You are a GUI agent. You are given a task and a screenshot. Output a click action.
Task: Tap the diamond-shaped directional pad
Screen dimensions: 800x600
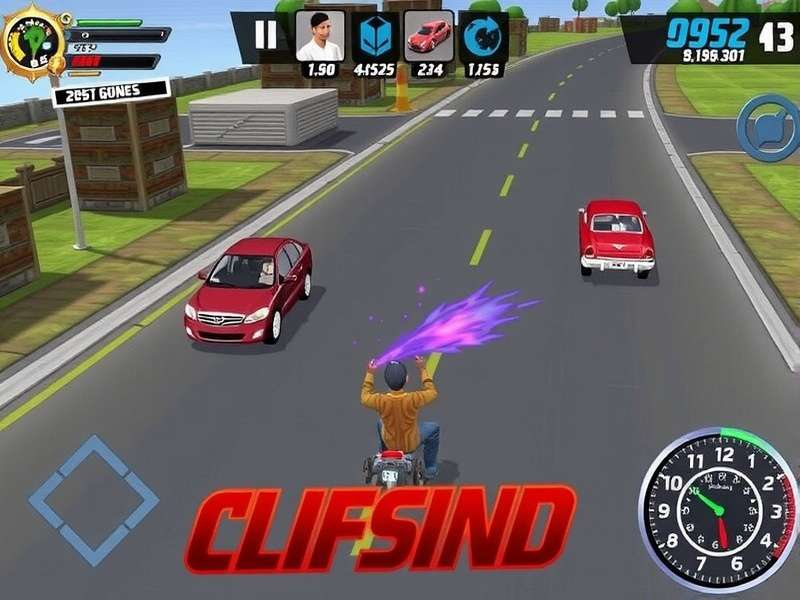coord(94,500)
